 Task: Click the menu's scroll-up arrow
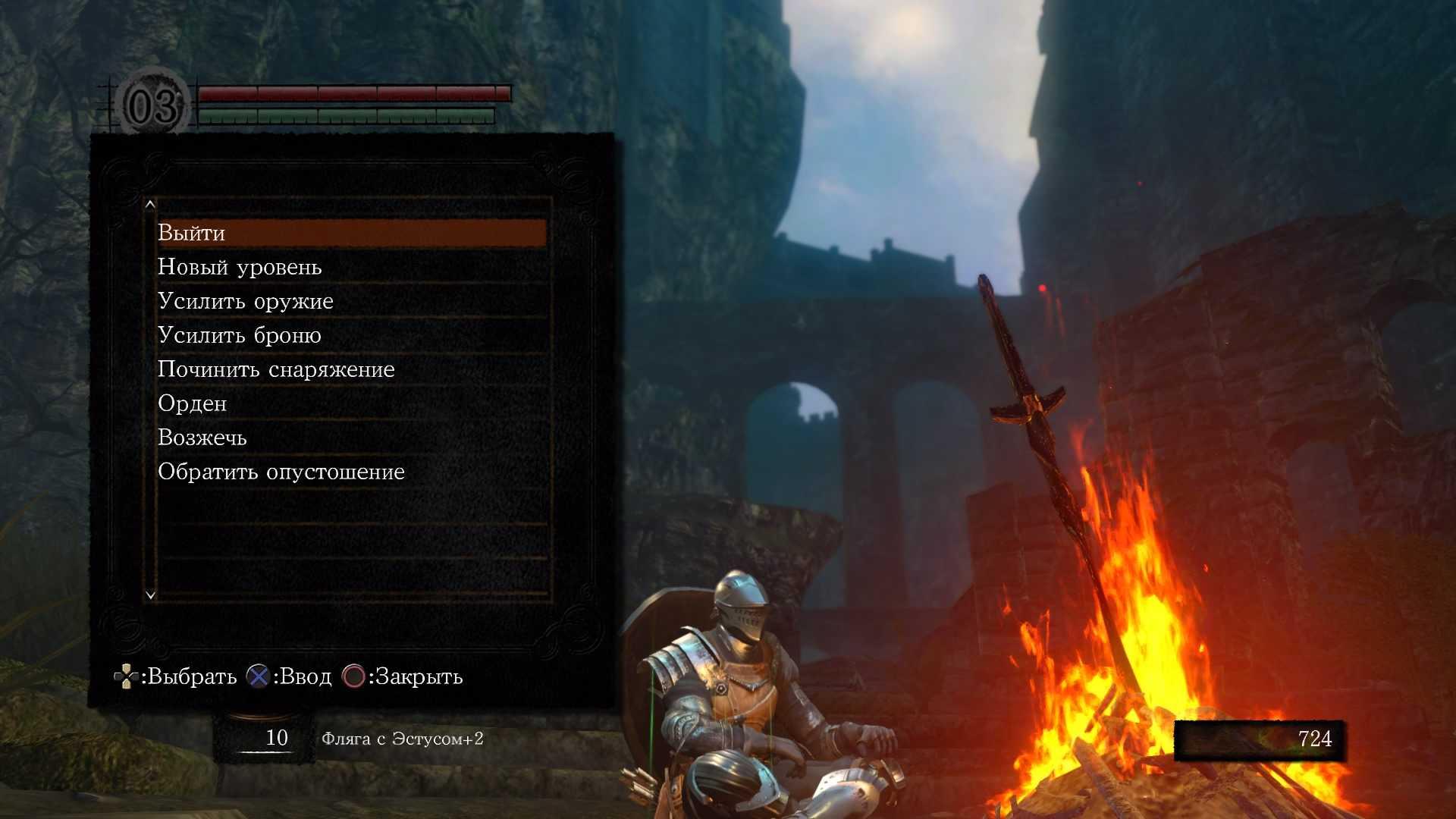pyautogui.click(x=150, y=204)
